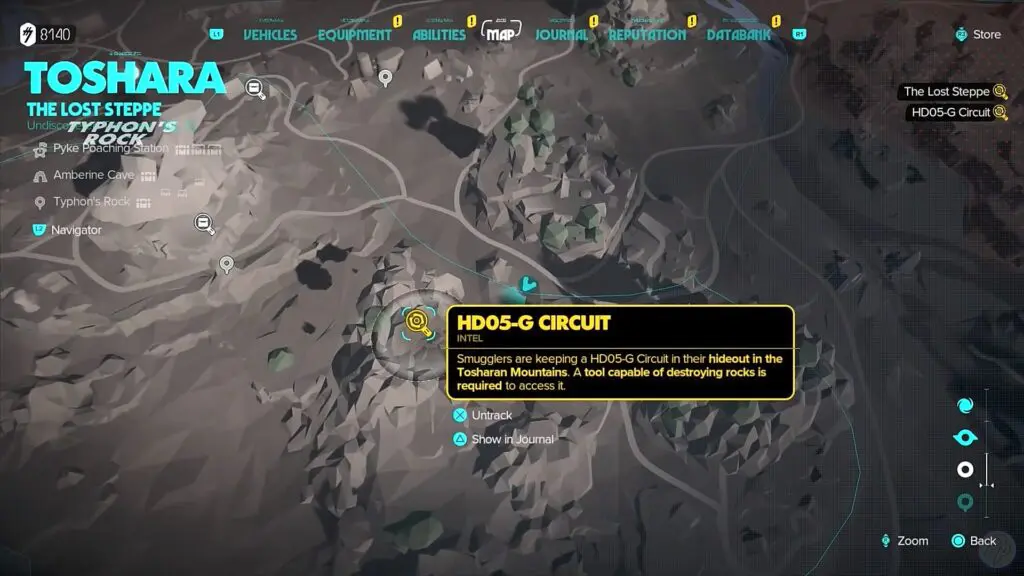Select the Map tab
Viewport: 1024px width, 576px height.
pyautogui.click(x=498, y=32)
